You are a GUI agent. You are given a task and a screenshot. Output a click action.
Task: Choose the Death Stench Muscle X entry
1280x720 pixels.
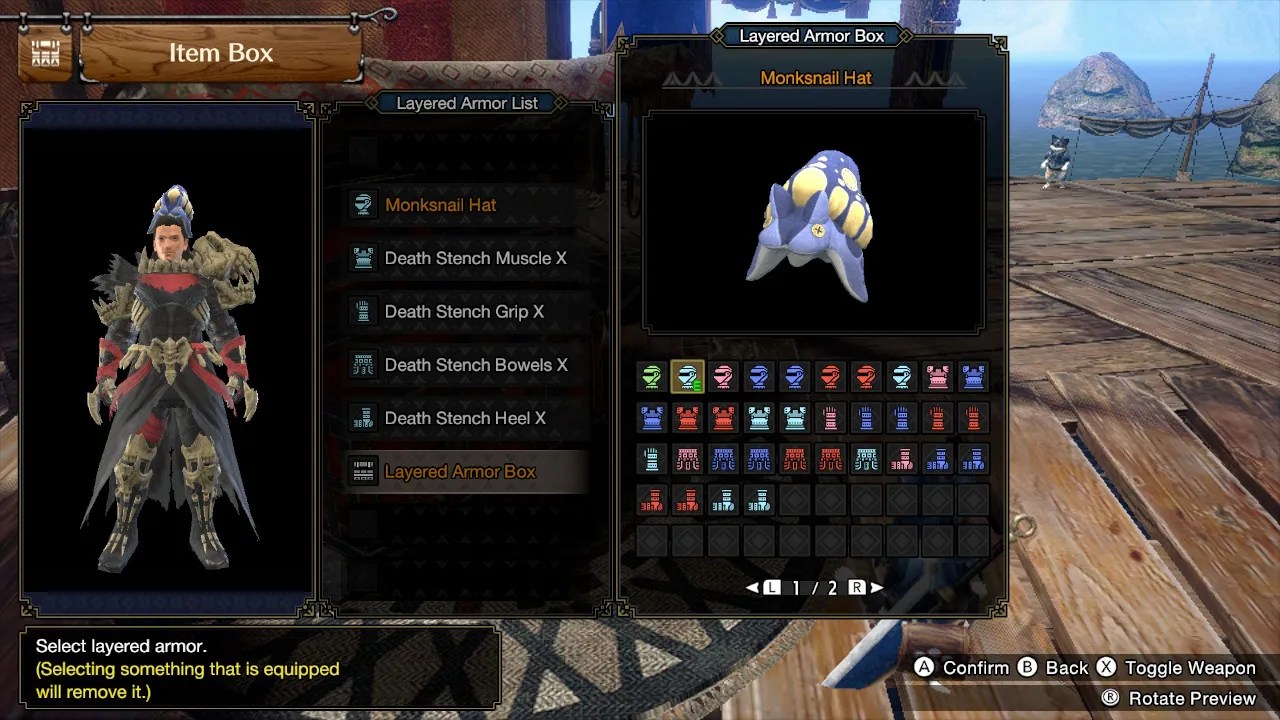point(475,258)
